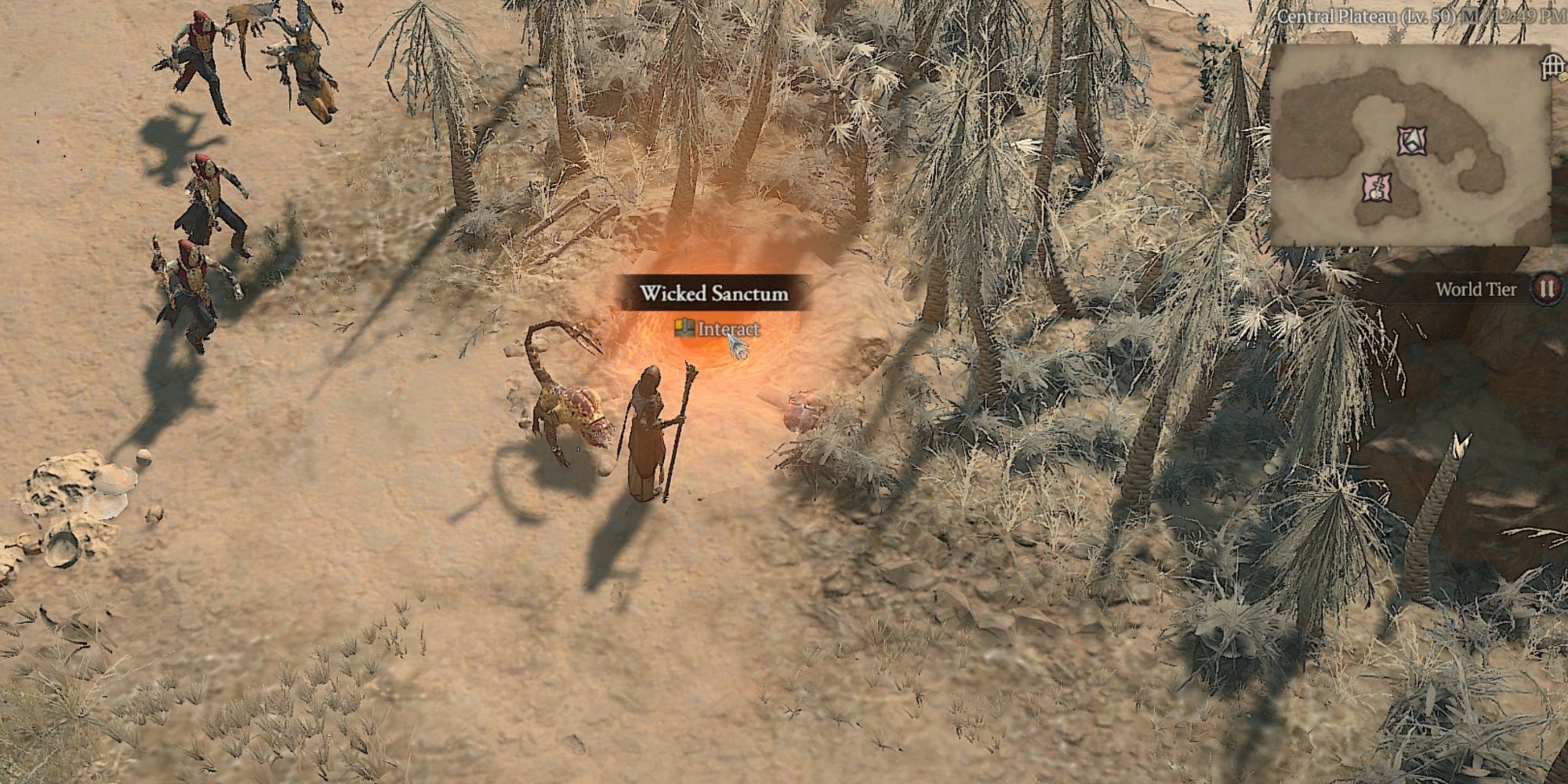Image resolution: width=1568 pixels, height=784 pixels.
Task: Click the upper pink dungeon icon on the minimap
Action: 1412,140
